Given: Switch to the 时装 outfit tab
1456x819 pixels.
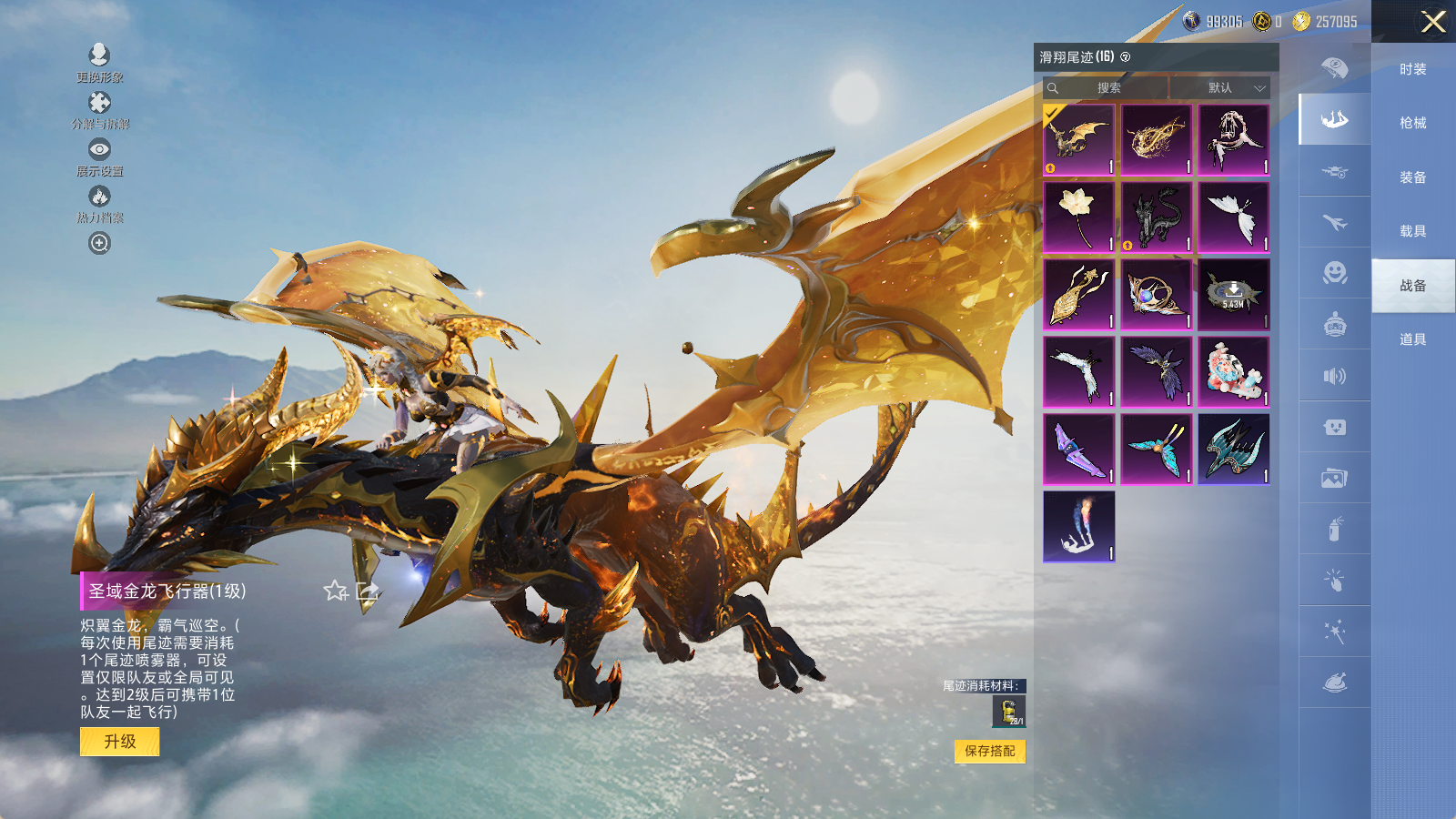Looking at the screenshot, I should pyautogui.click(x=1412, y=69).
